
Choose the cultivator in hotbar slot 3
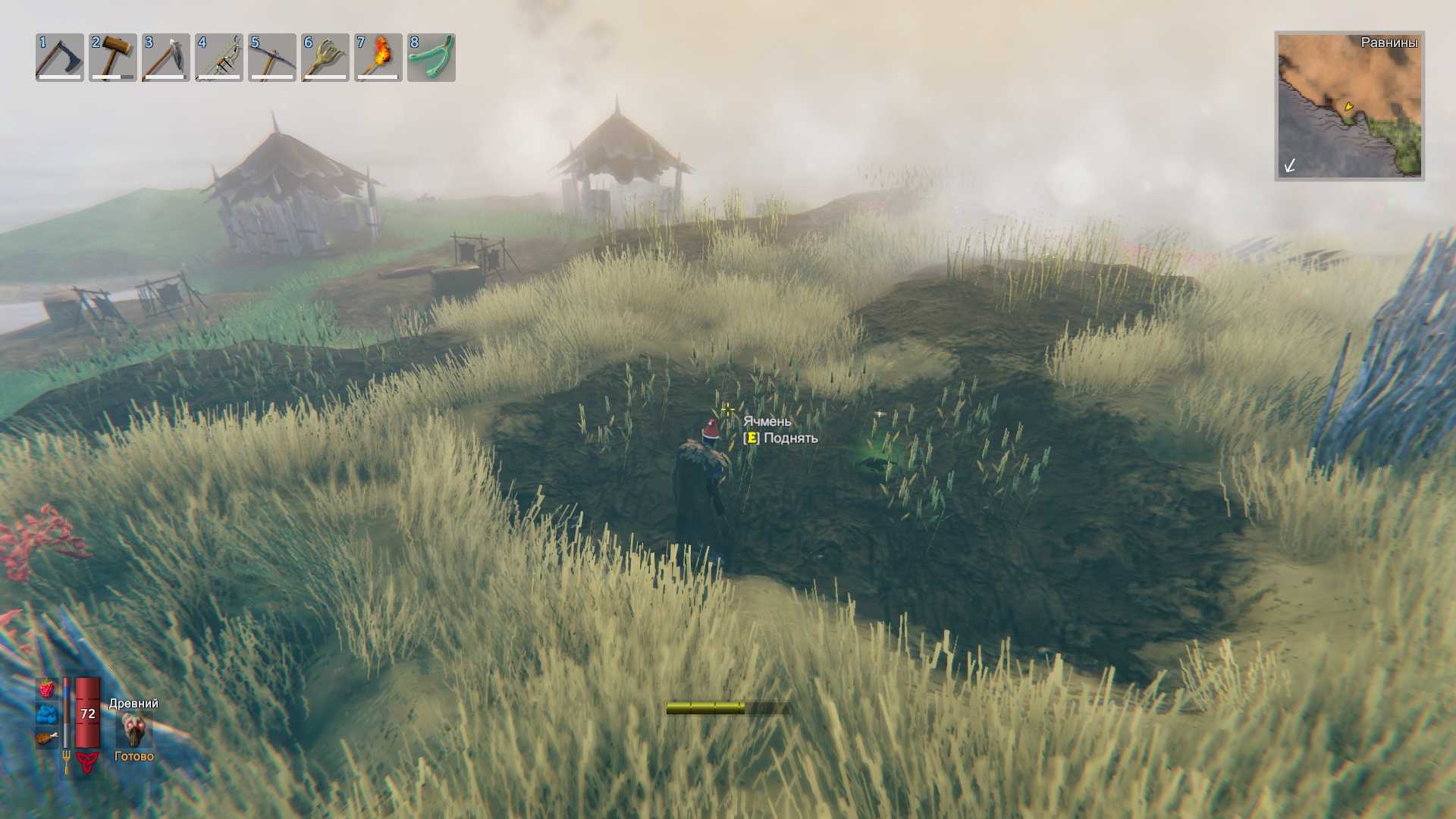[x=165, y=57]
